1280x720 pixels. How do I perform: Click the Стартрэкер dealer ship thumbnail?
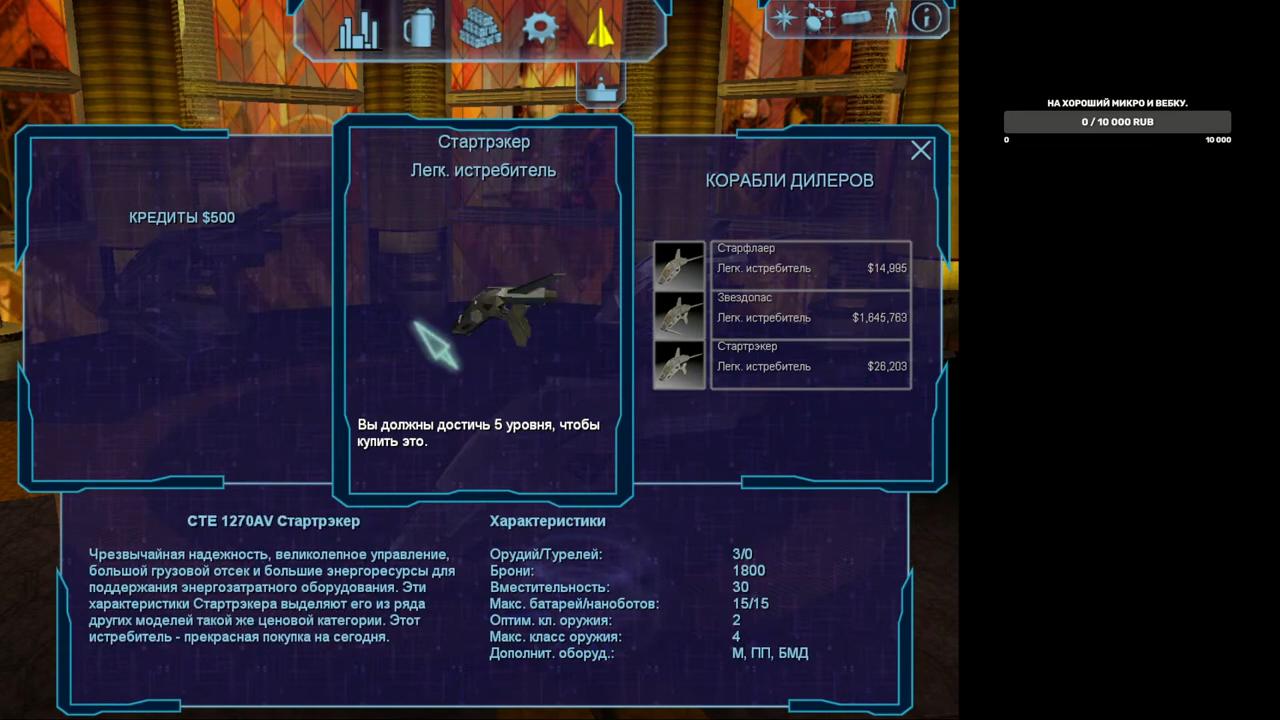679,364
